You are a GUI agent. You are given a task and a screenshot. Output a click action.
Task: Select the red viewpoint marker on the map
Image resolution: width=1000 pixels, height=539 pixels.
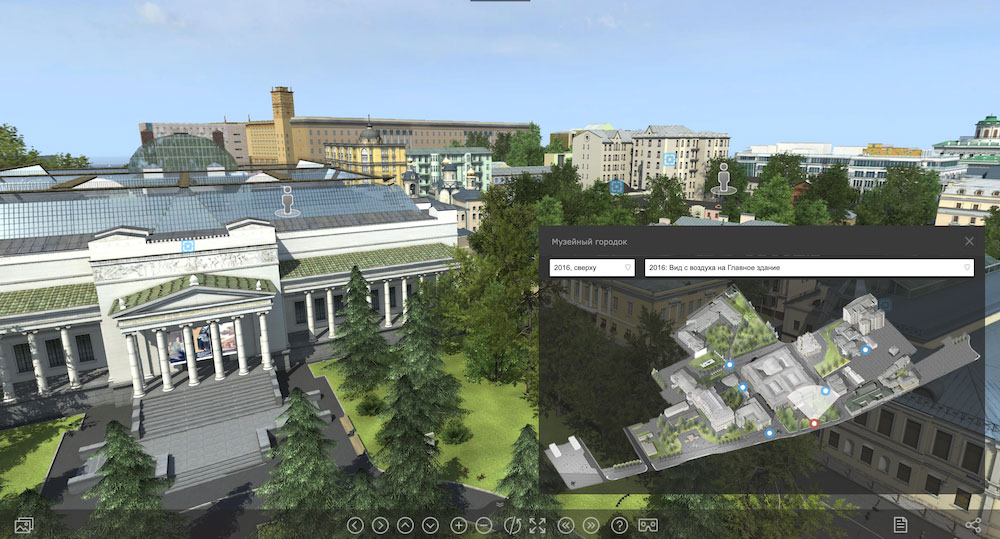pos(814,424)
